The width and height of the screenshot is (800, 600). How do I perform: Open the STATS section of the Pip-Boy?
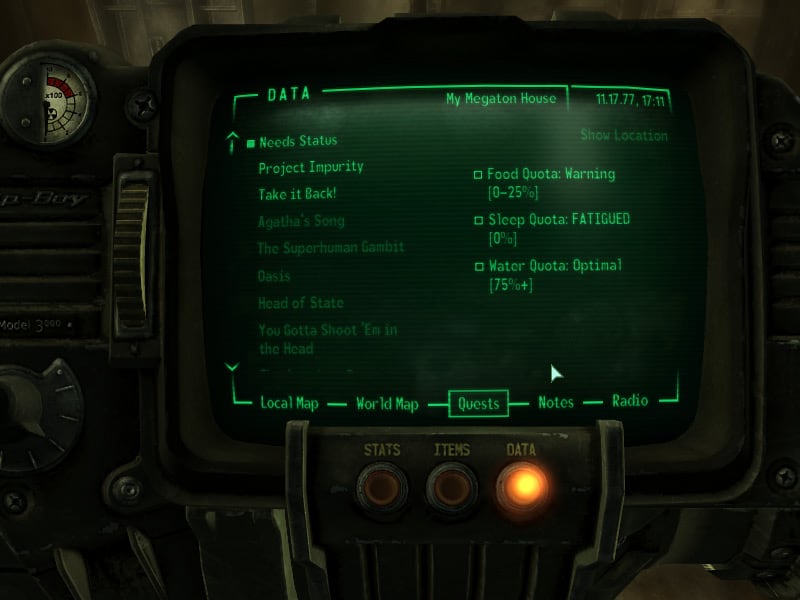(x=382, y=485)
